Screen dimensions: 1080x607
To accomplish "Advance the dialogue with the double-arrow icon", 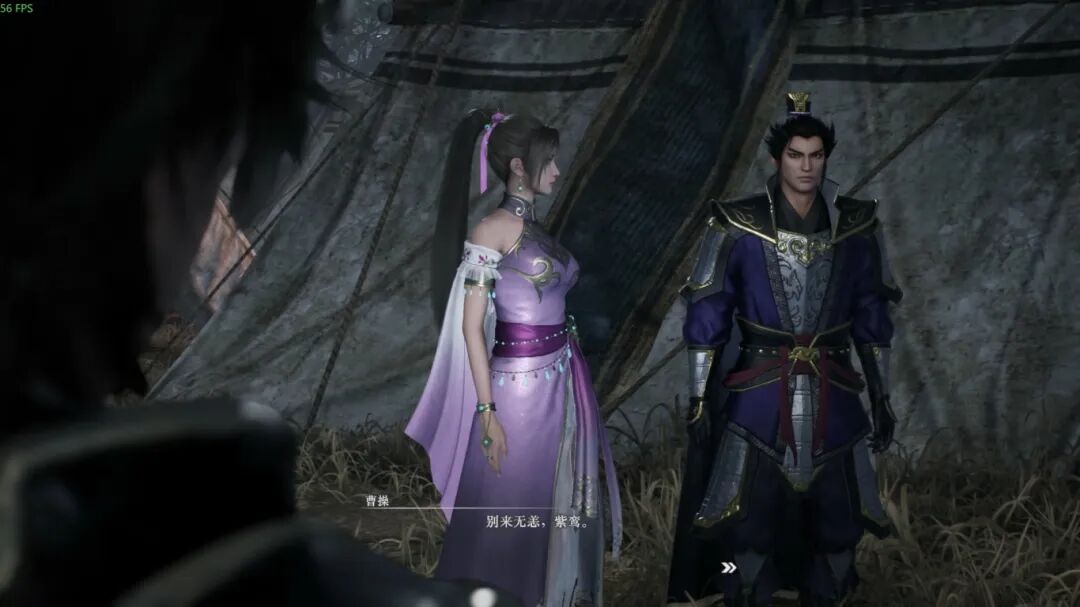I will coord(729,567).
